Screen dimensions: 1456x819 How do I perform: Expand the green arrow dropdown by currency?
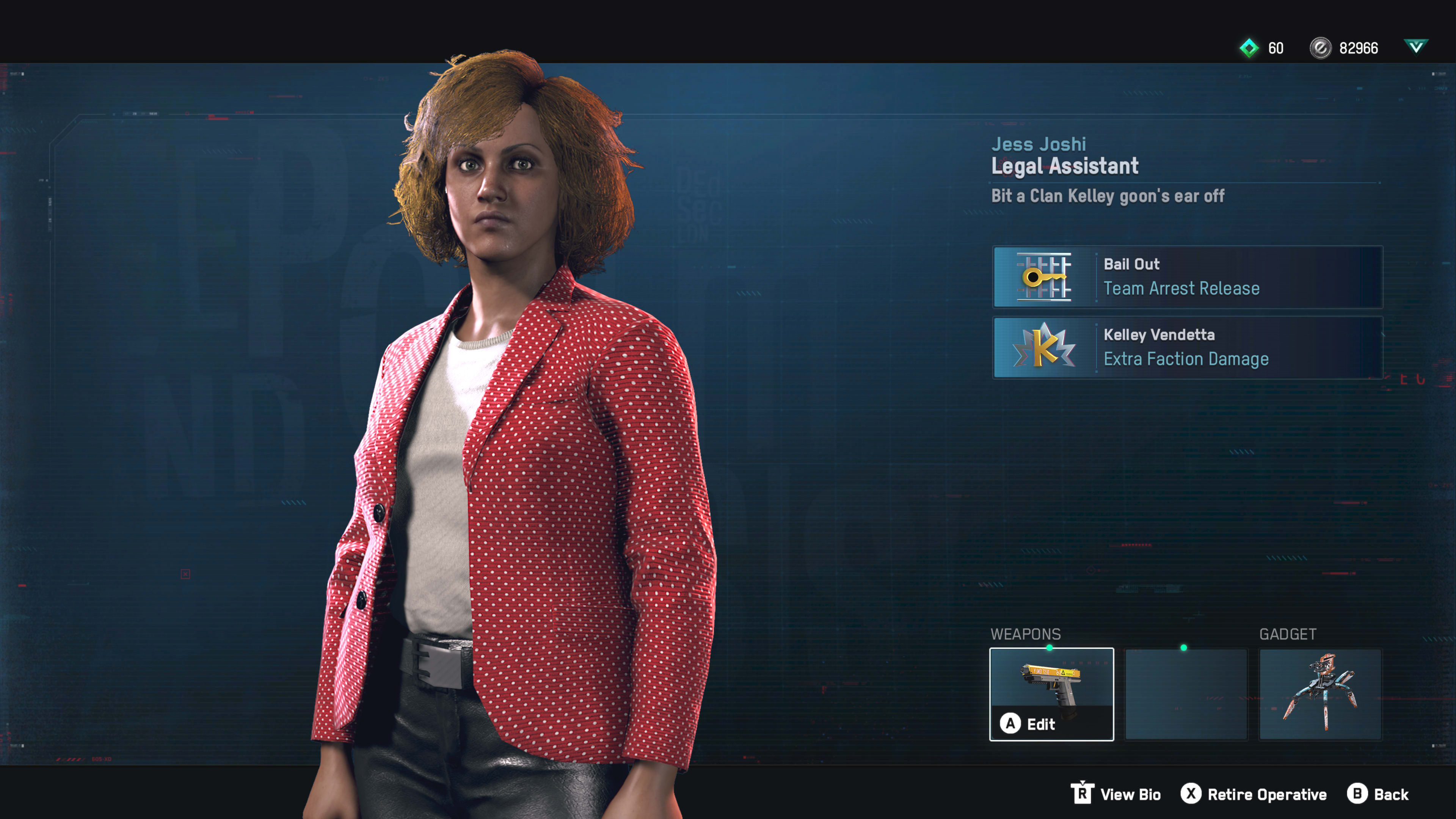(x=1416, y=46)
